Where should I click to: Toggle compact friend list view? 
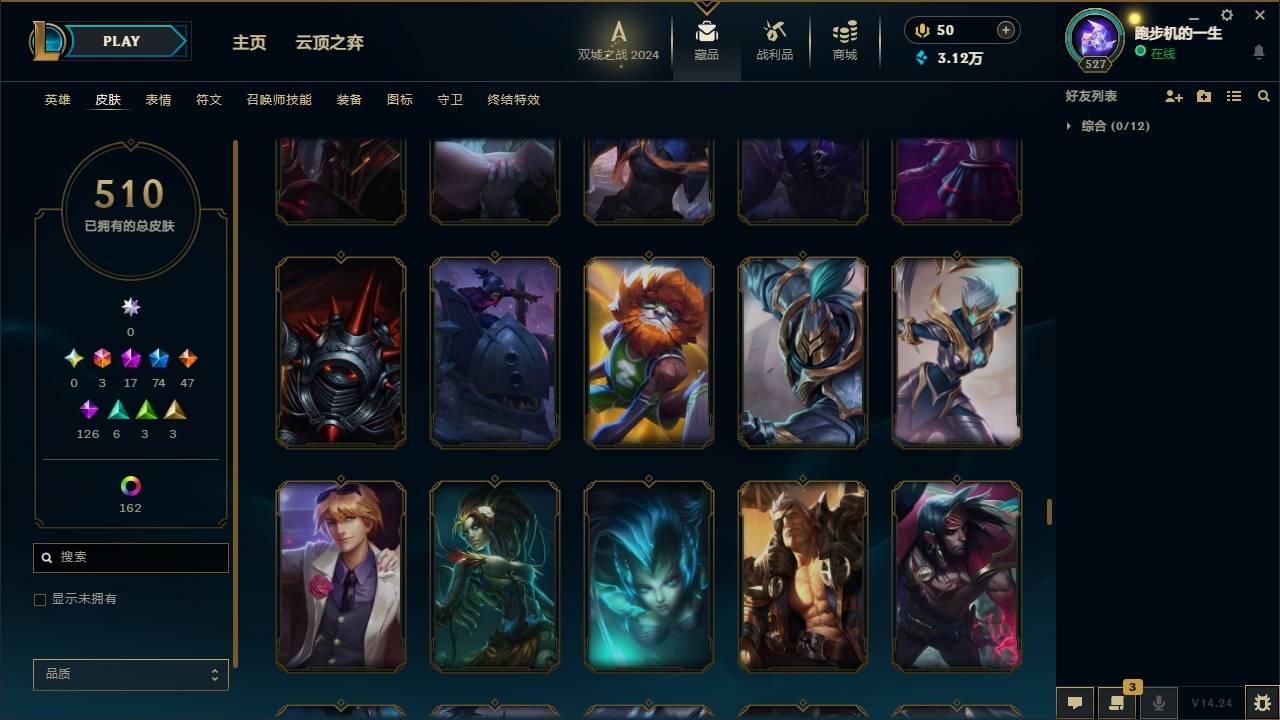1234,96
